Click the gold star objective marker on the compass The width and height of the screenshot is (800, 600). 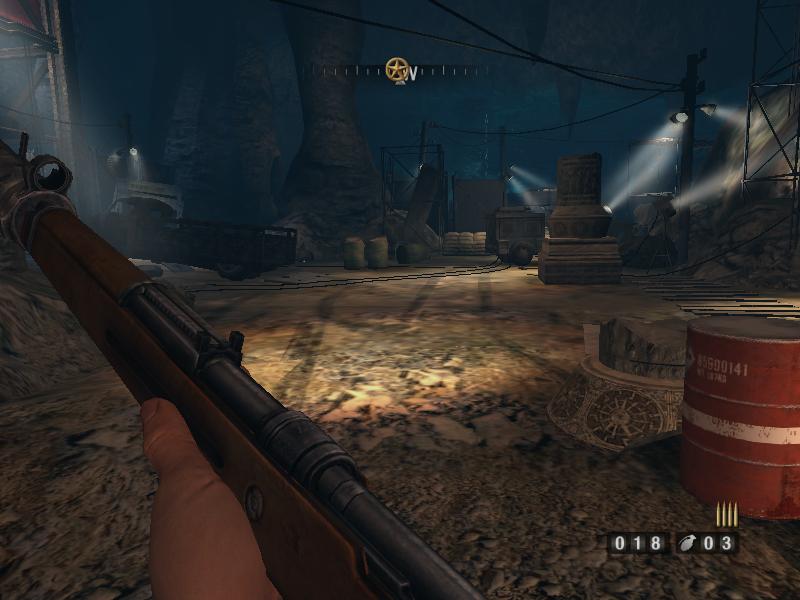[x=397, y=69]
